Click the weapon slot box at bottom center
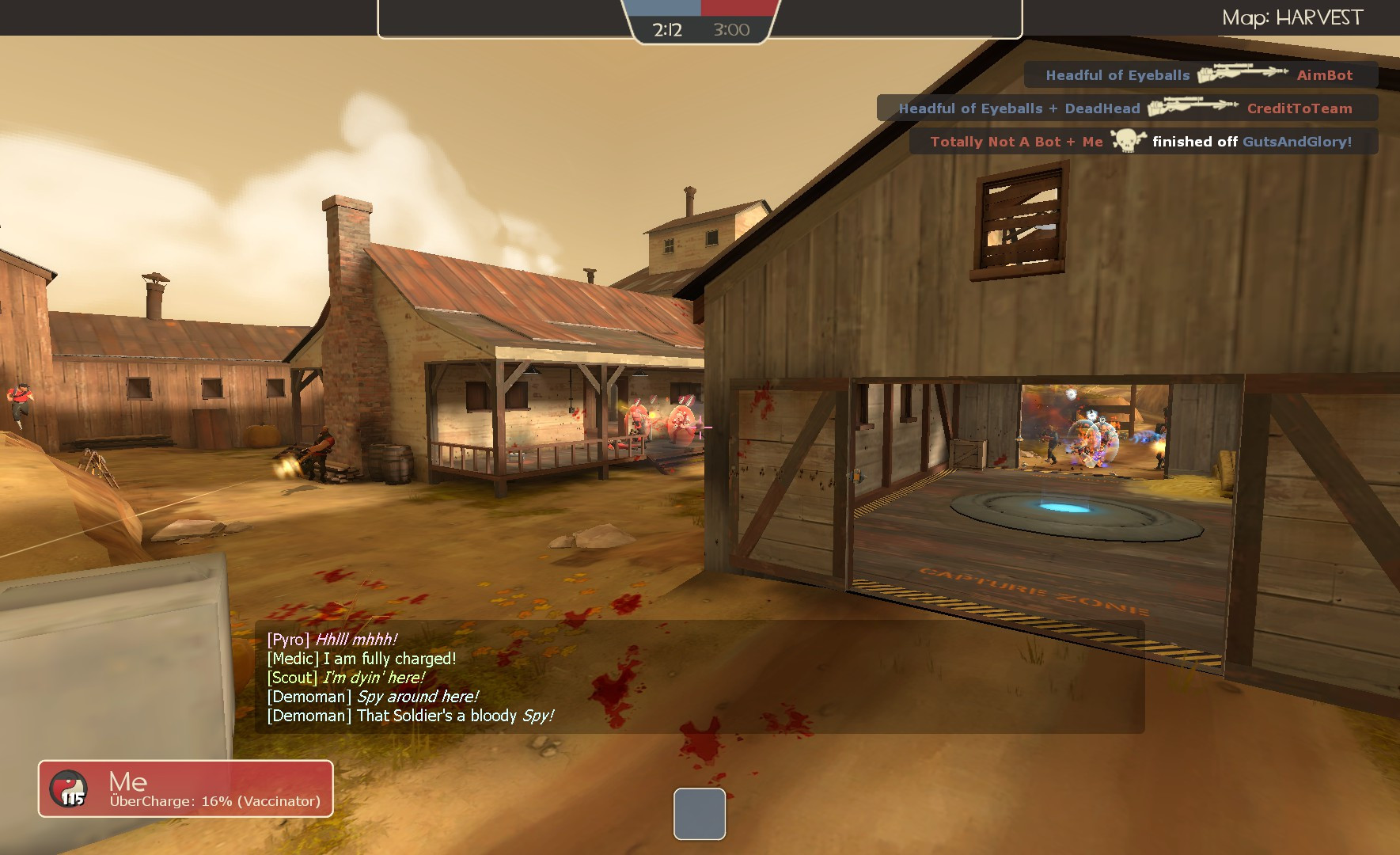This screenshot has width=1400, height=855. [699, 815]
